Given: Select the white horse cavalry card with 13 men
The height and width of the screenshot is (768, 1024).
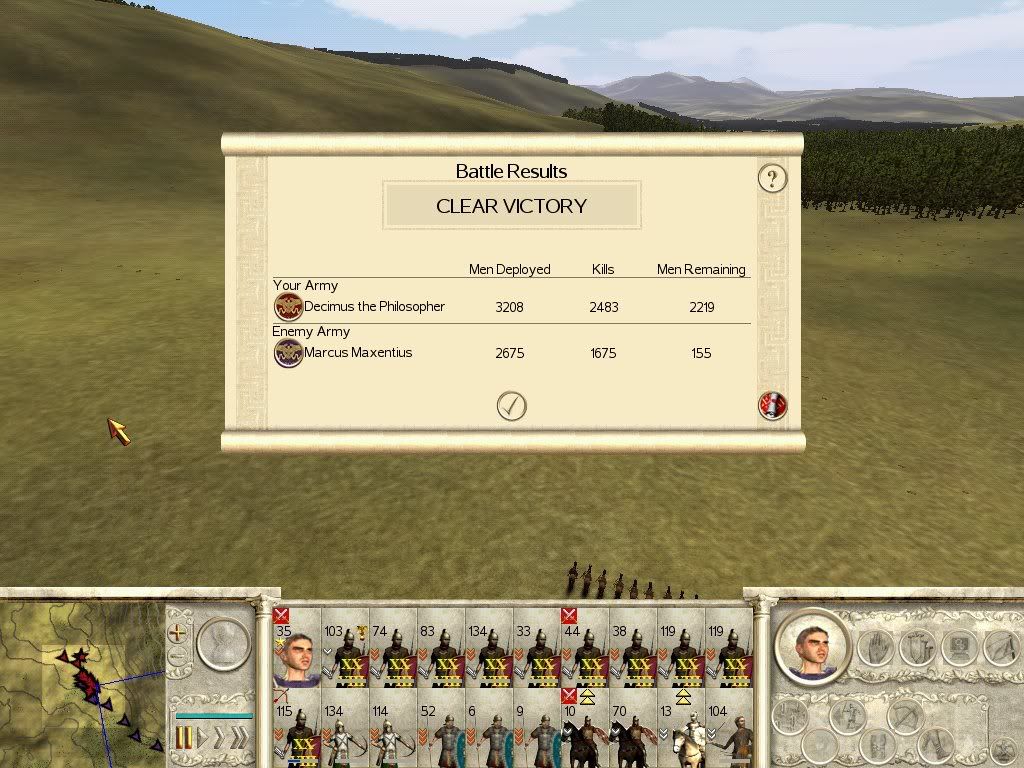Looking at the screenshot, I should [x=681, y=732].
